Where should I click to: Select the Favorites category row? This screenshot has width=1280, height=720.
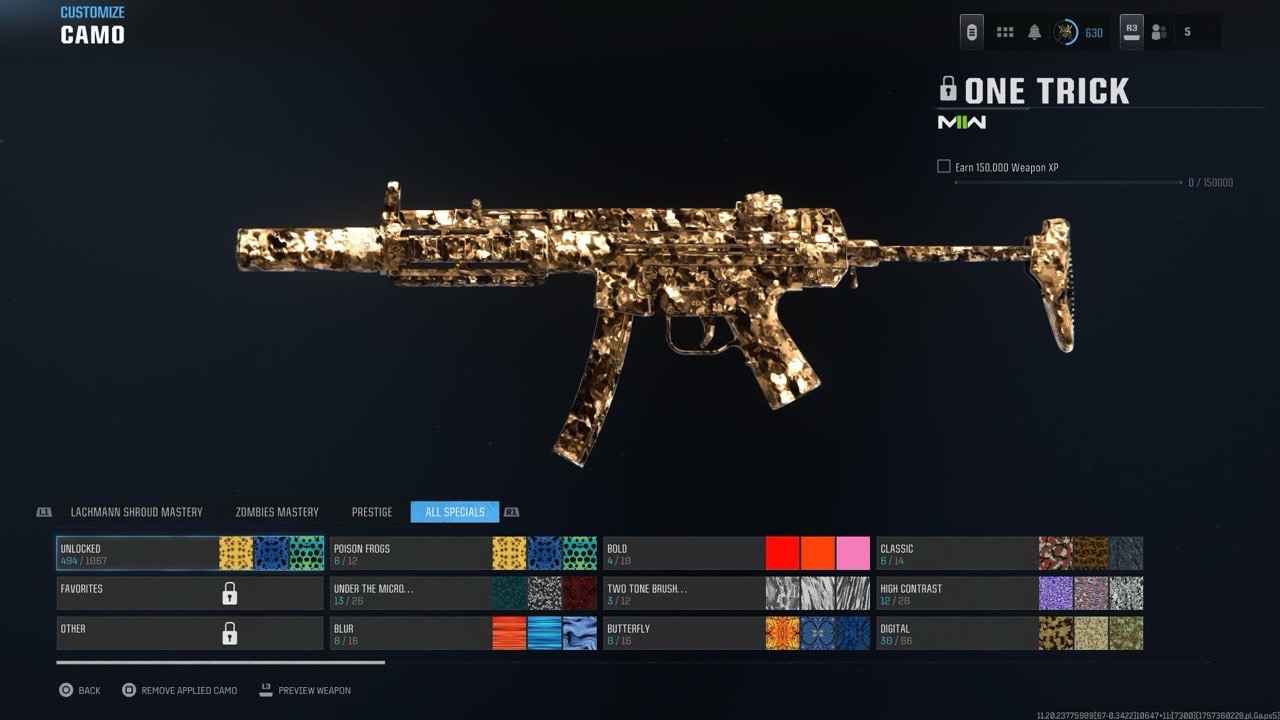[x=190, y=593]
